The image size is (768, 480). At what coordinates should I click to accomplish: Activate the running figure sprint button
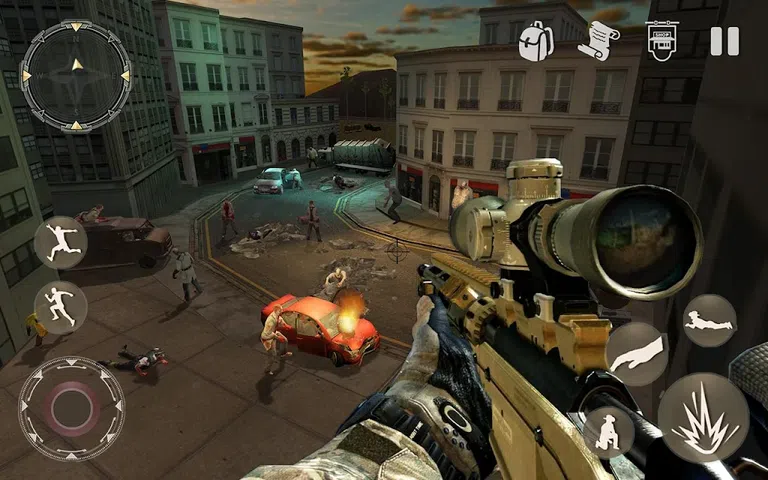[60, 307]
